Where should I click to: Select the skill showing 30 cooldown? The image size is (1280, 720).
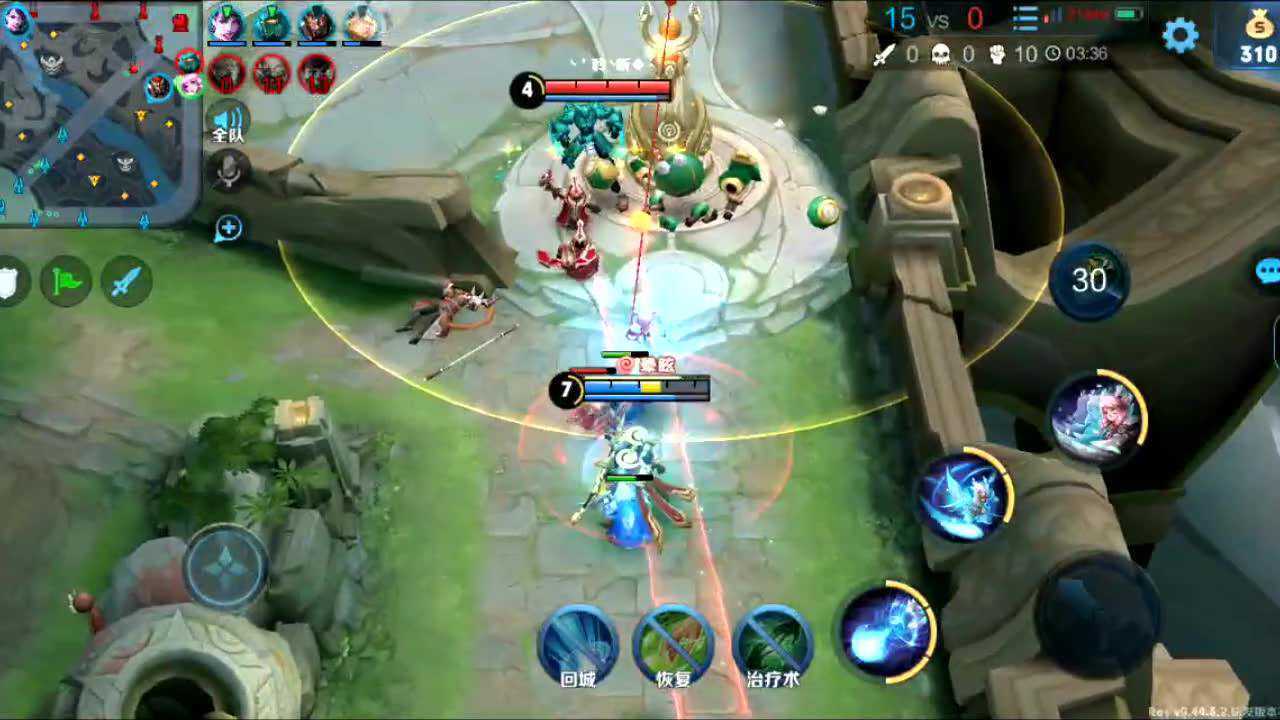1089,281
